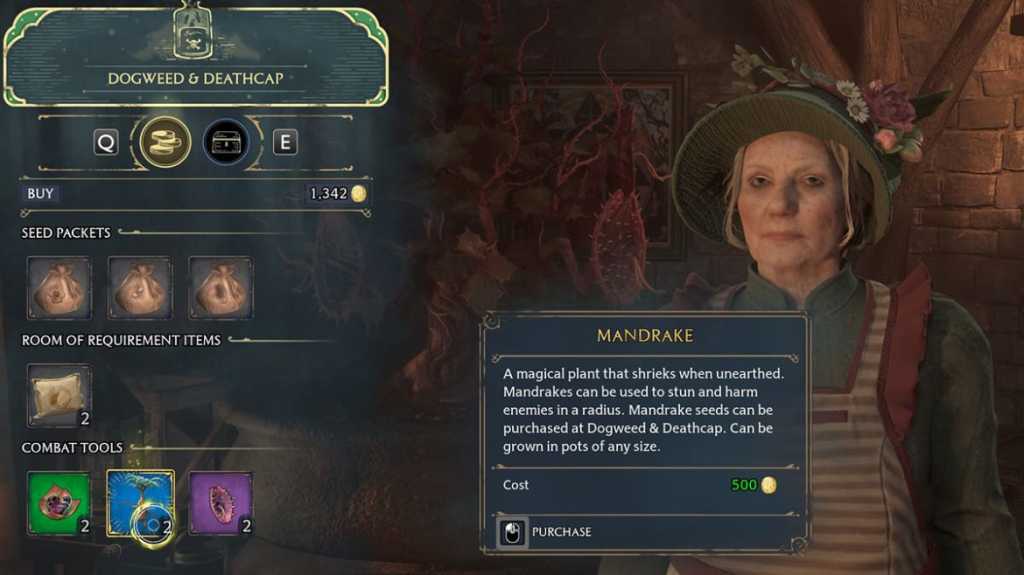
Task: Select the blue Mandrake combat tool
Action: tap(140, 503)
